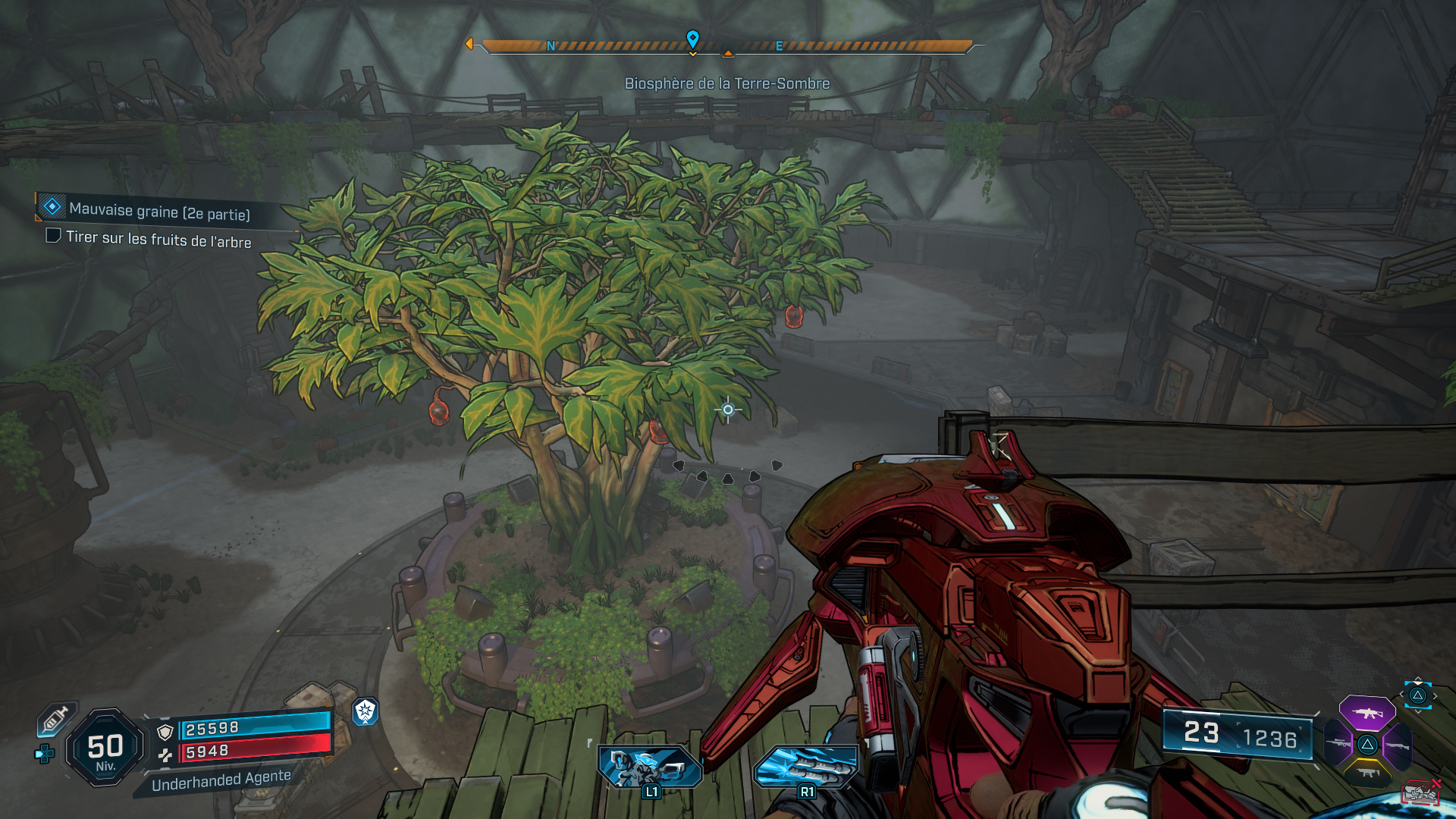Click the health cross icon beside 5948
The height and width of the screenshot is (819, 1456).
click(x=165, y=755)
